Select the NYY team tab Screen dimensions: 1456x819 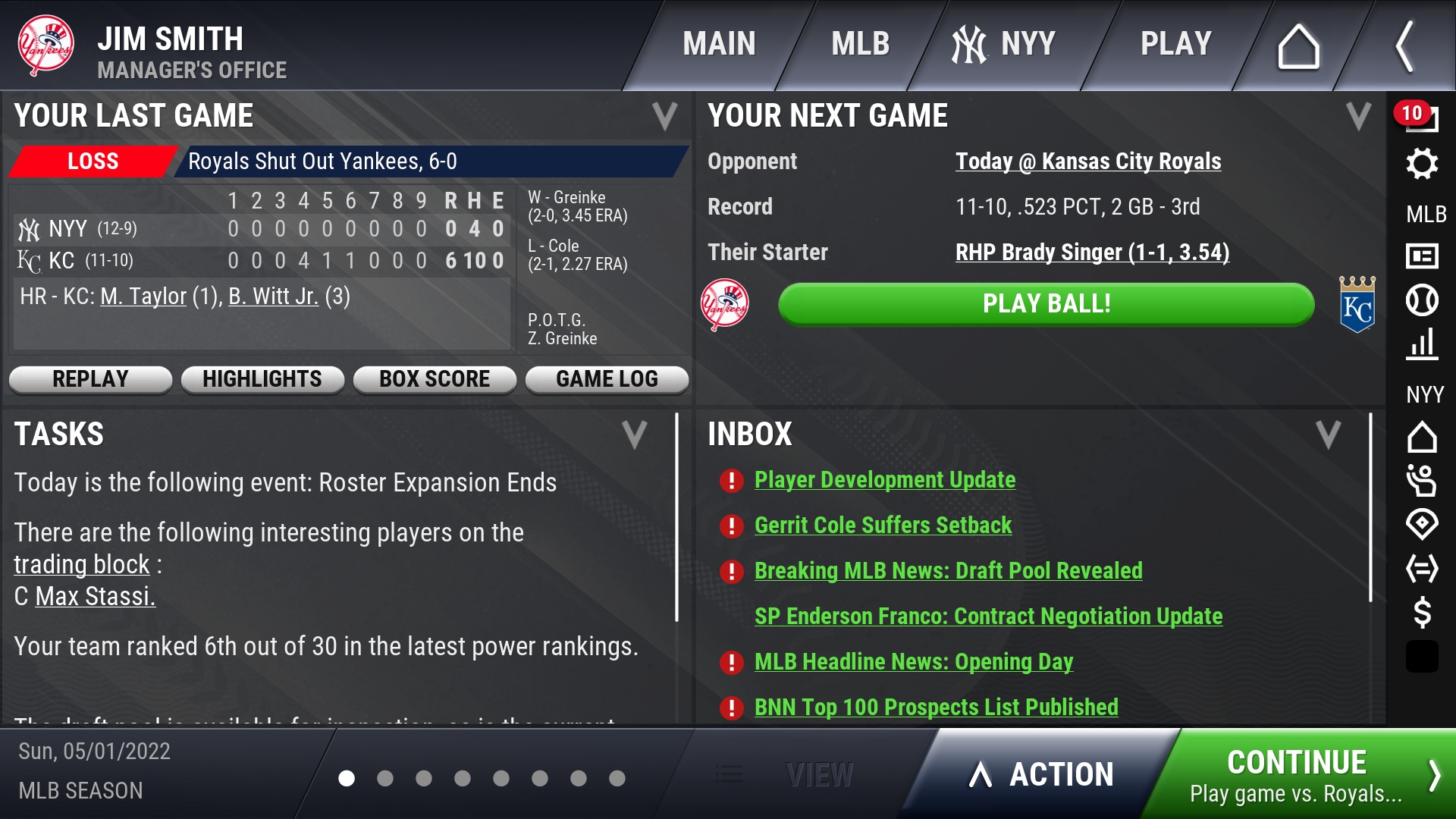coord(1004,44)
